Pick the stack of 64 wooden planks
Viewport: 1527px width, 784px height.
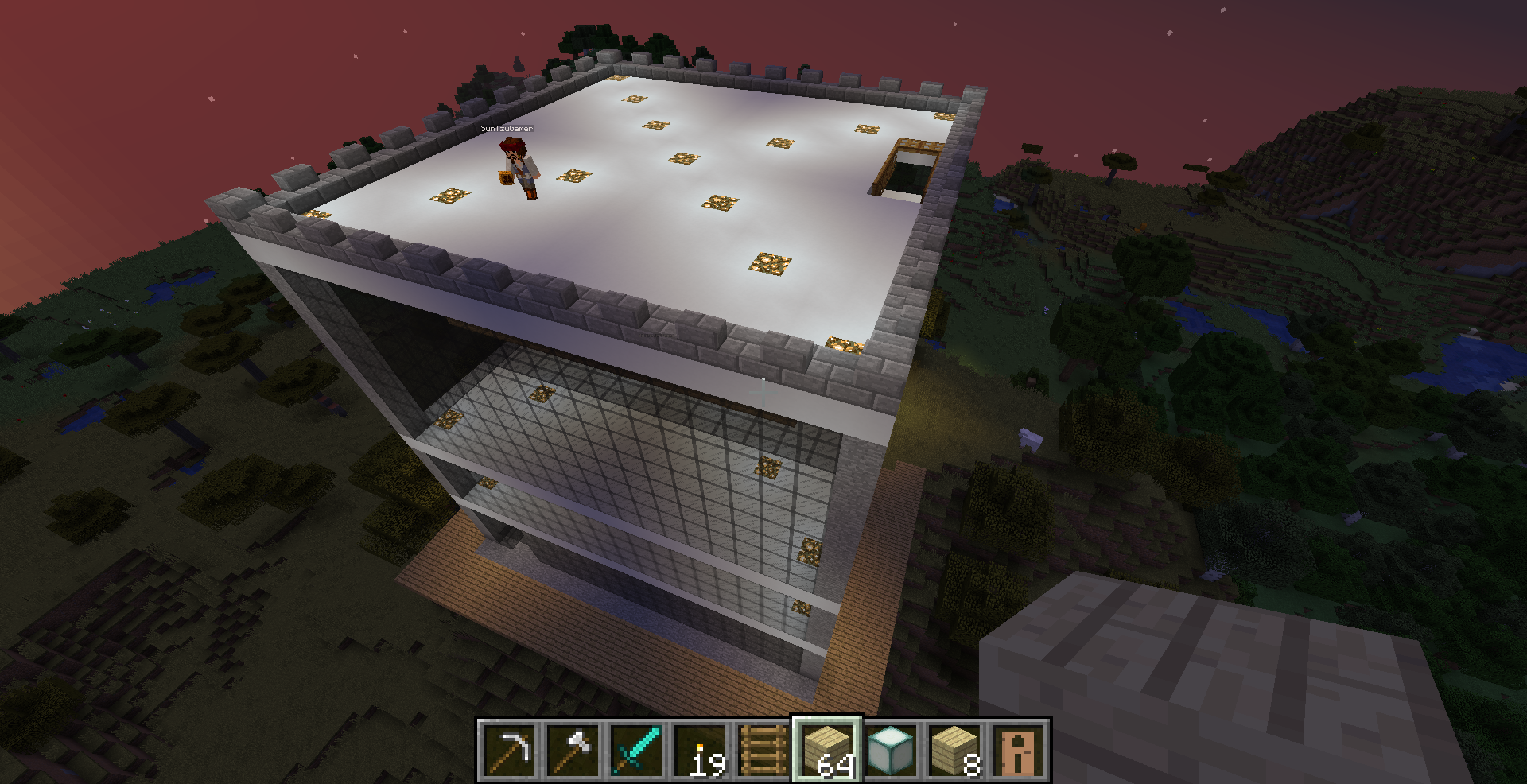(827, 750)
